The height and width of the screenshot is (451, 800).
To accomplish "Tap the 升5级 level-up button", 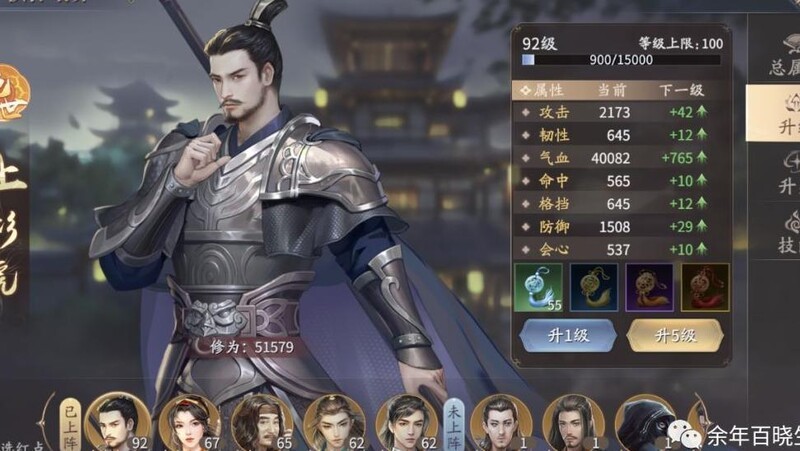I will click(674, 335).
